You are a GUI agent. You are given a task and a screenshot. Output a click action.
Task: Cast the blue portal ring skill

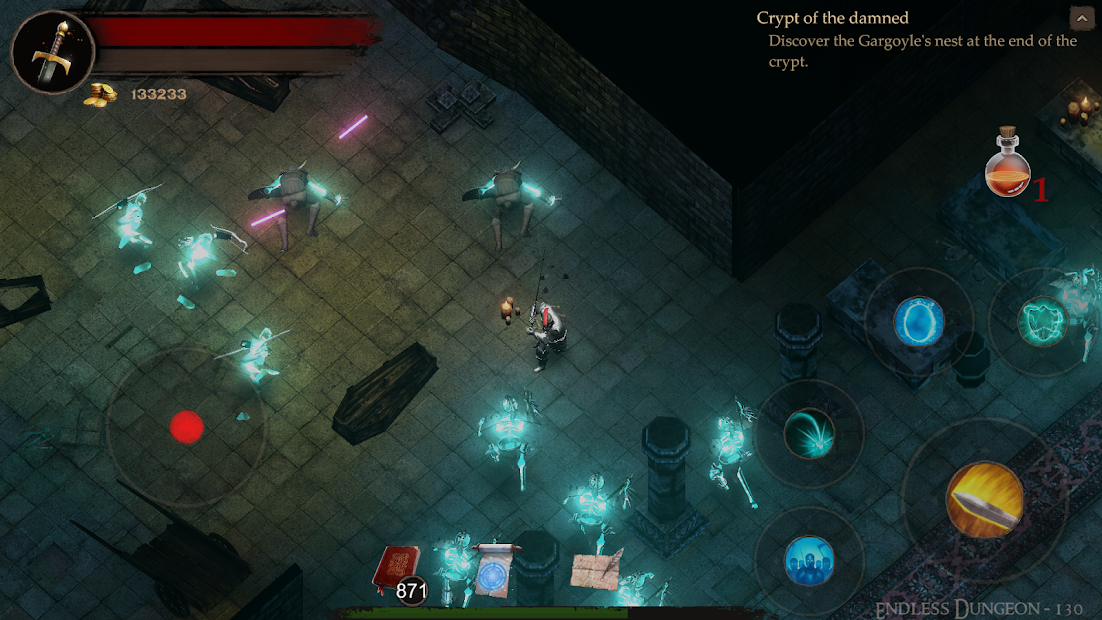pos(919,322)
